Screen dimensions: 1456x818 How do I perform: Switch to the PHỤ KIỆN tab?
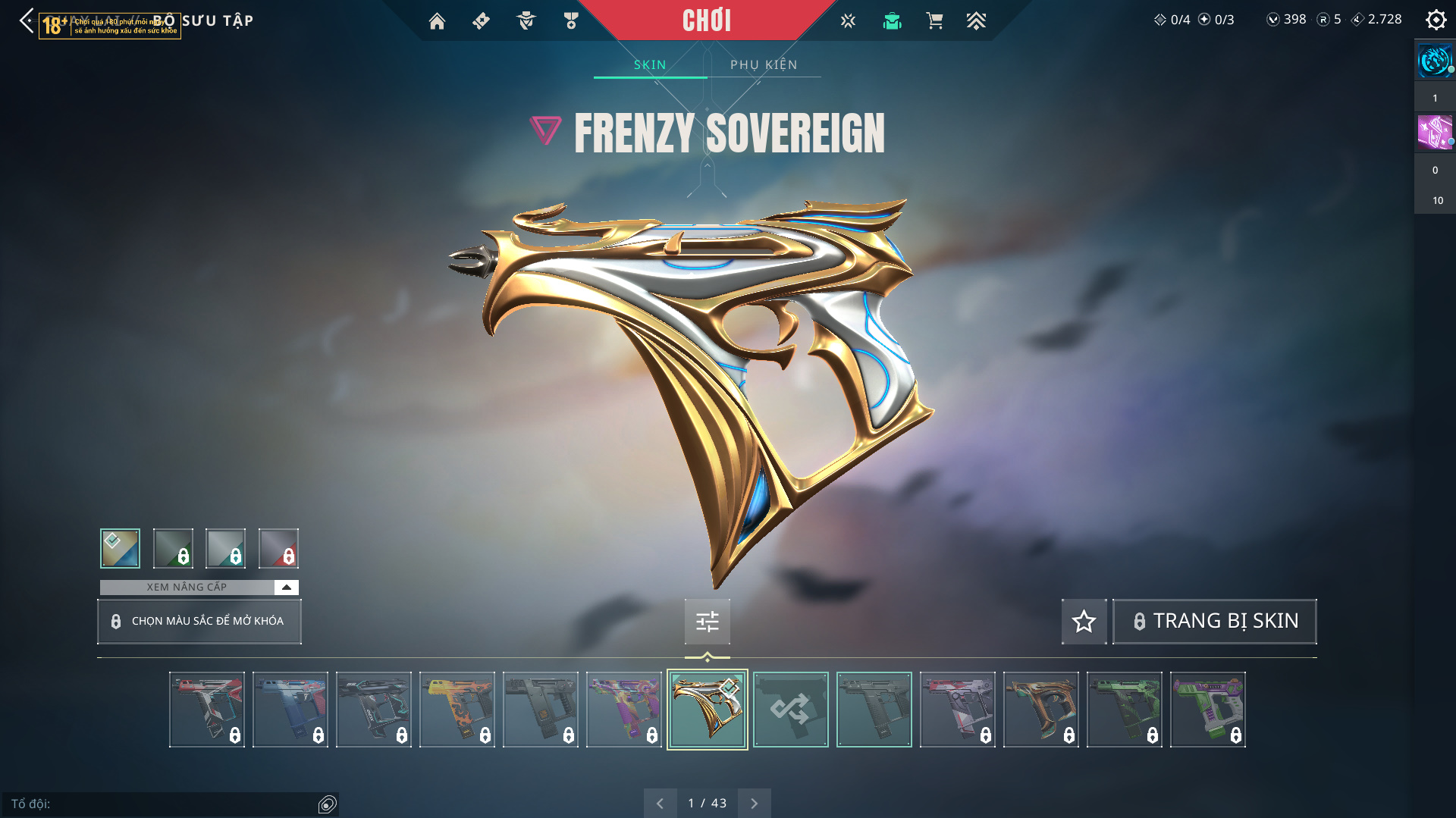click(x=764, y=65)
